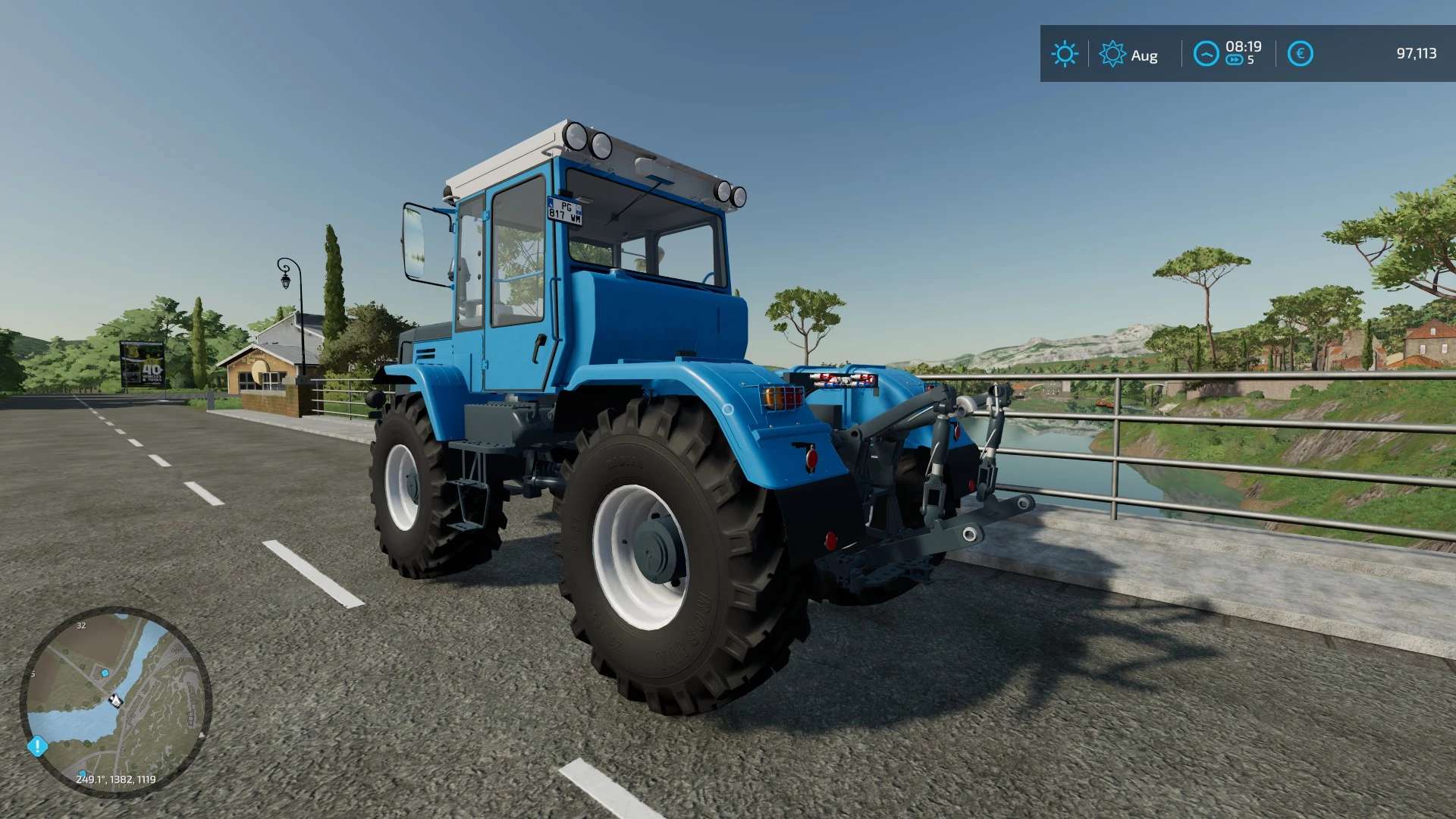Image resolution: width=1456 pixels, height=819 pixels.
Task: Select the blue exclamation marker on minimap
Action: coord(37,746)
